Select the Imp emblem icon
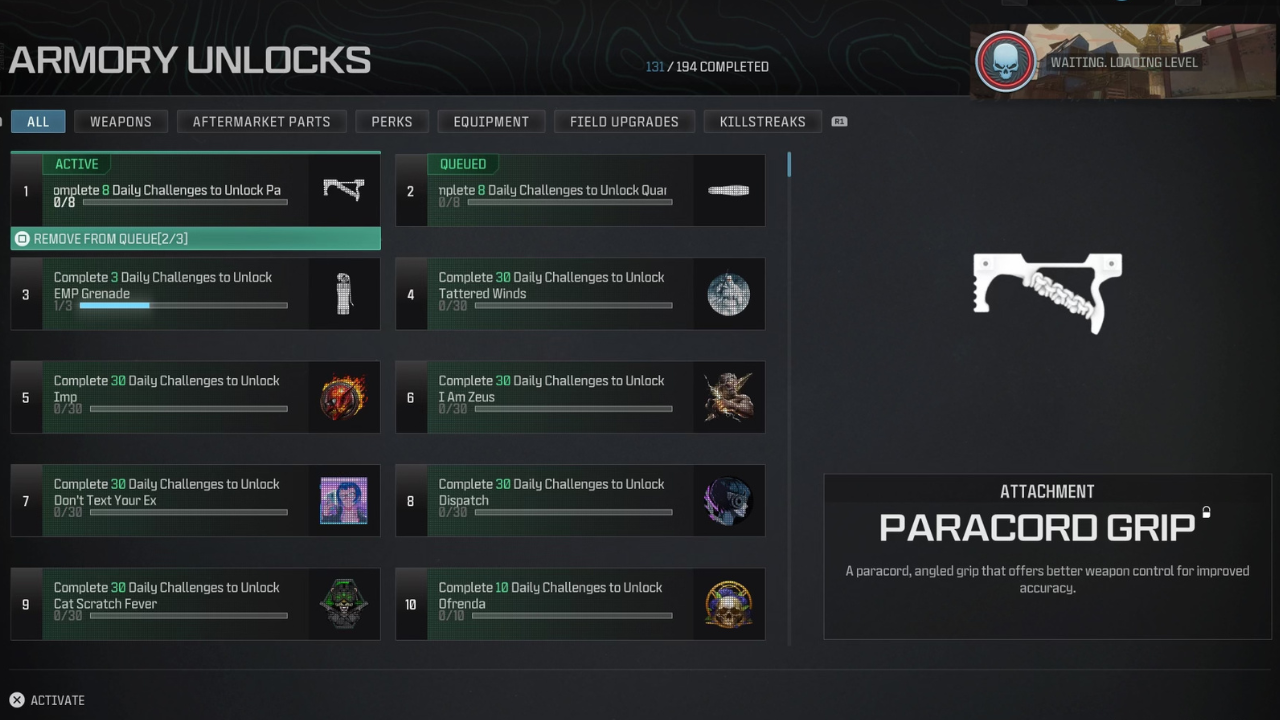Image resolution: width=1280 pixels, height=720 pixels. pos(343,397)
